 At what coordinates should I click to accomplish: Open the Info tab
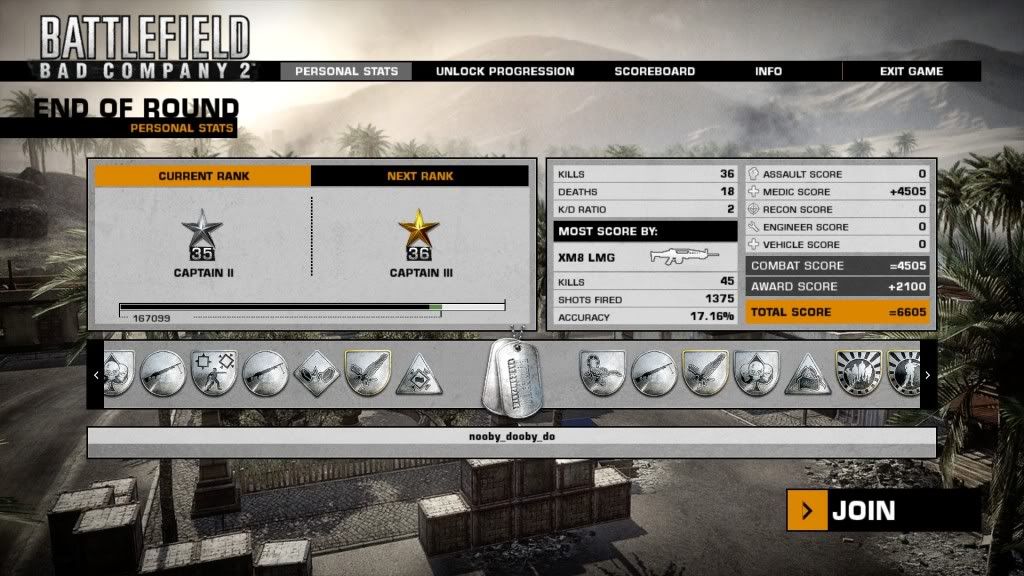tap(768, 71)
